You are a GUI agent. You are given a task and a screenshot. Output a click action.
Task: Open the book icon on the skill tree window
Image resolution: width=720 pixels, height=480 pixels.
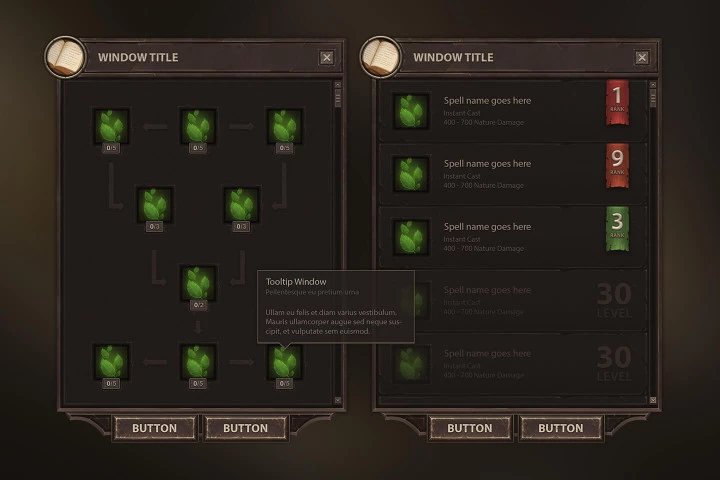[65, 57]
